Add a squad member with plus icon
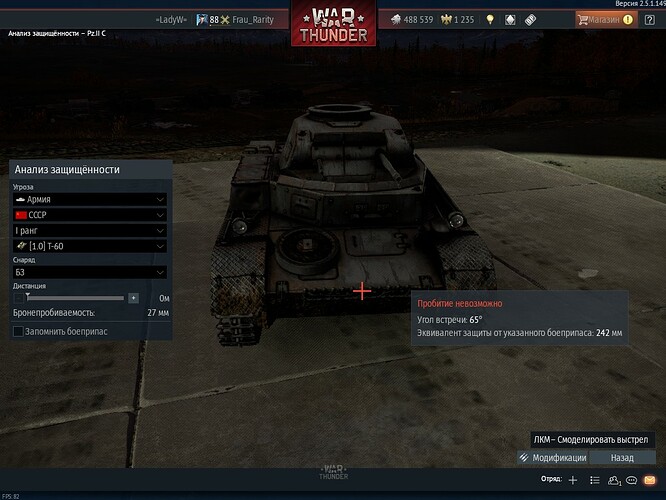666x500 pixels. click(573, 480)
